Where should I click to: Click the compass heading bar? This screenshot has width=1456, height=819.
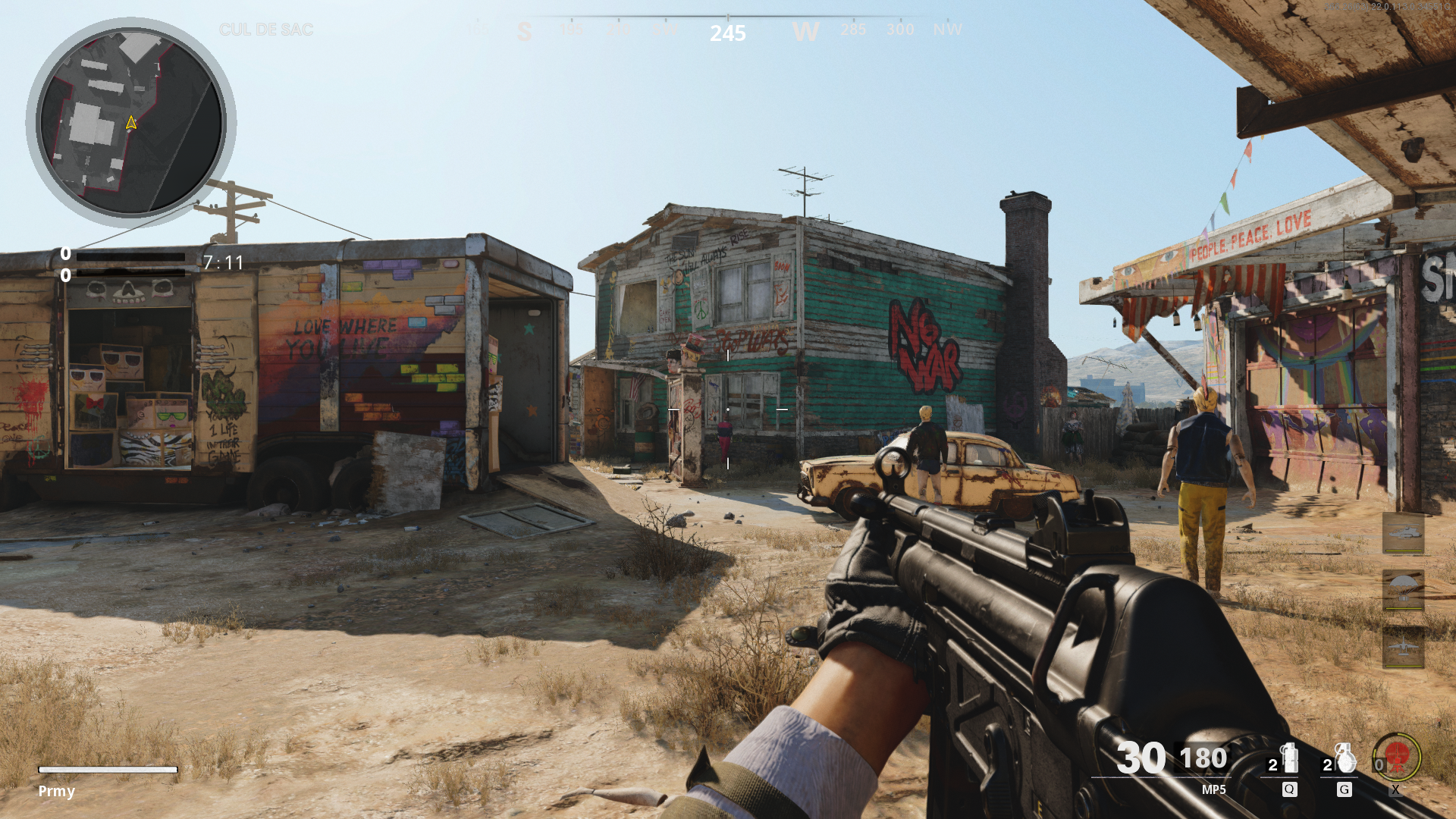click(727, 29)
